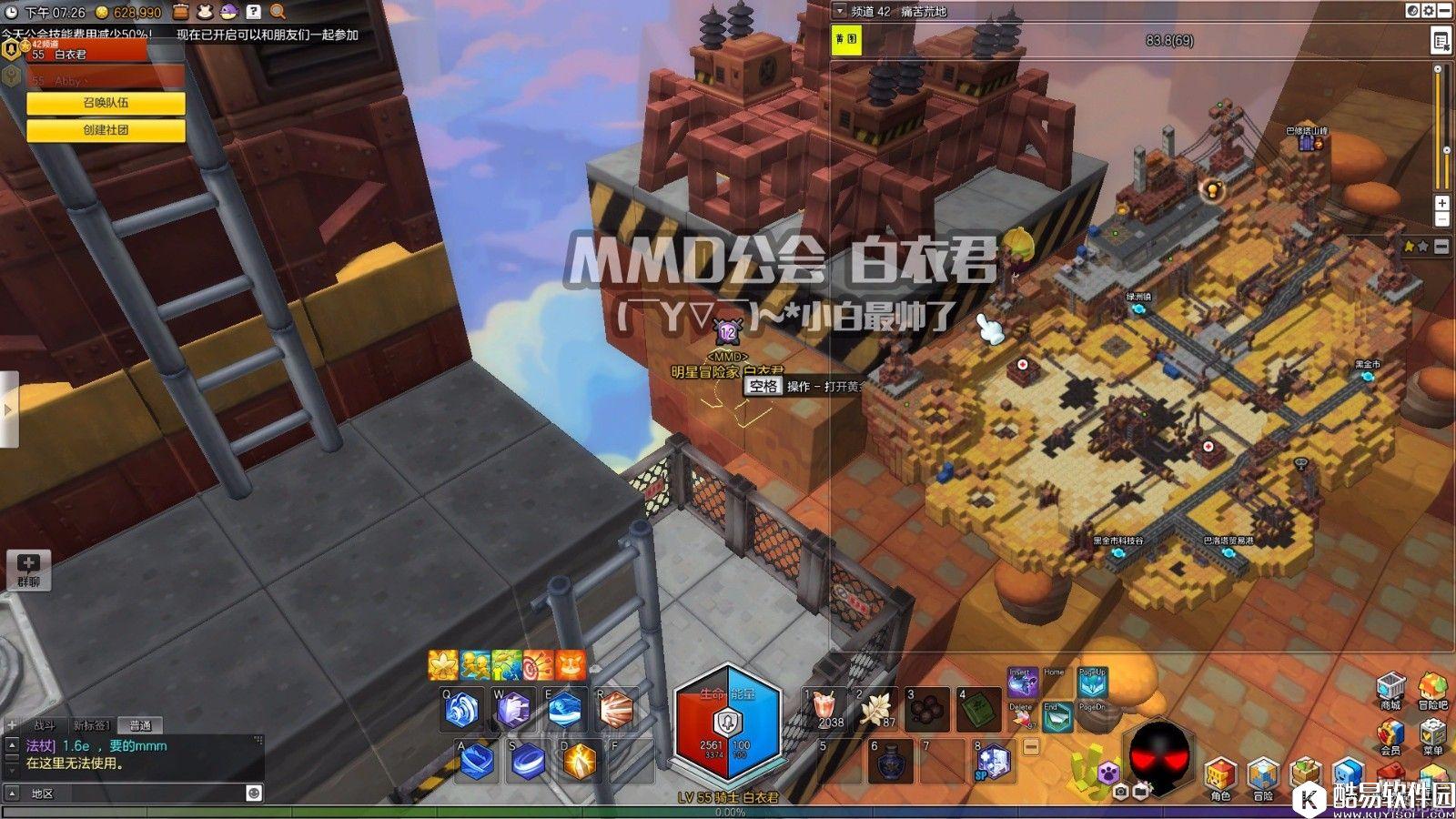Select the green book in slot 4

click(x=978, y=709)
